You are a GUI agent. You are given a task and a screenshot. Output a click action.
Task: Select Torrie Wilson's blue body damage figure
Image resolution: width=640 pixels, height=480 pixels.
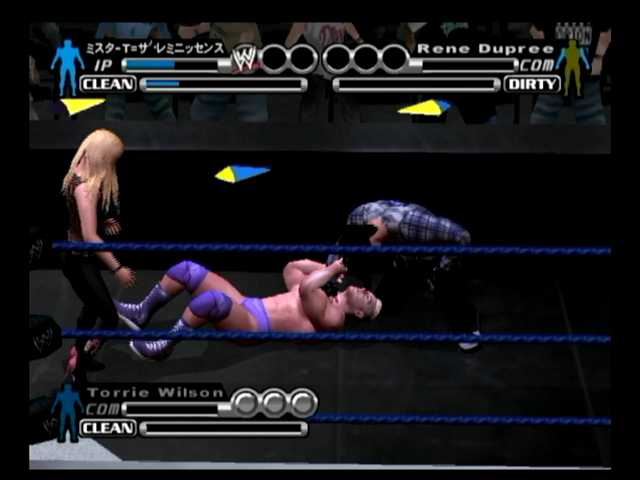pyautogui.click(x=67, y=410)
